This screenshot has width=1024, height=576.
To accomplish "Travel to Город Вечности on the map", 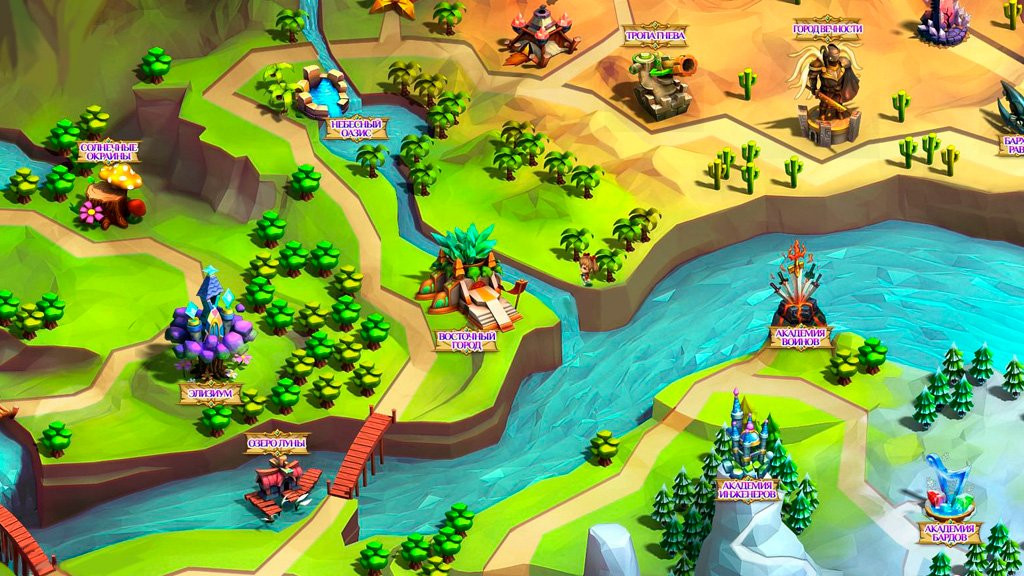I will [827, 29].
